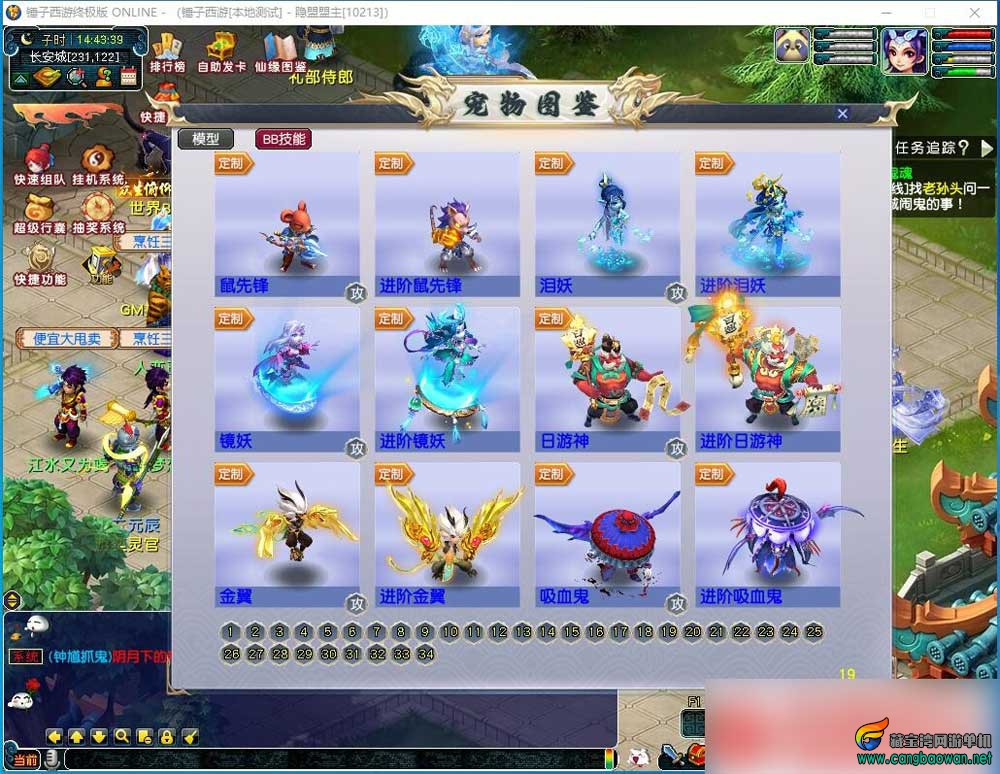Open the 抽奖系统 lottery system
Image resolution: width=1000 pixels, height=774 pixels.
point(97,214)
